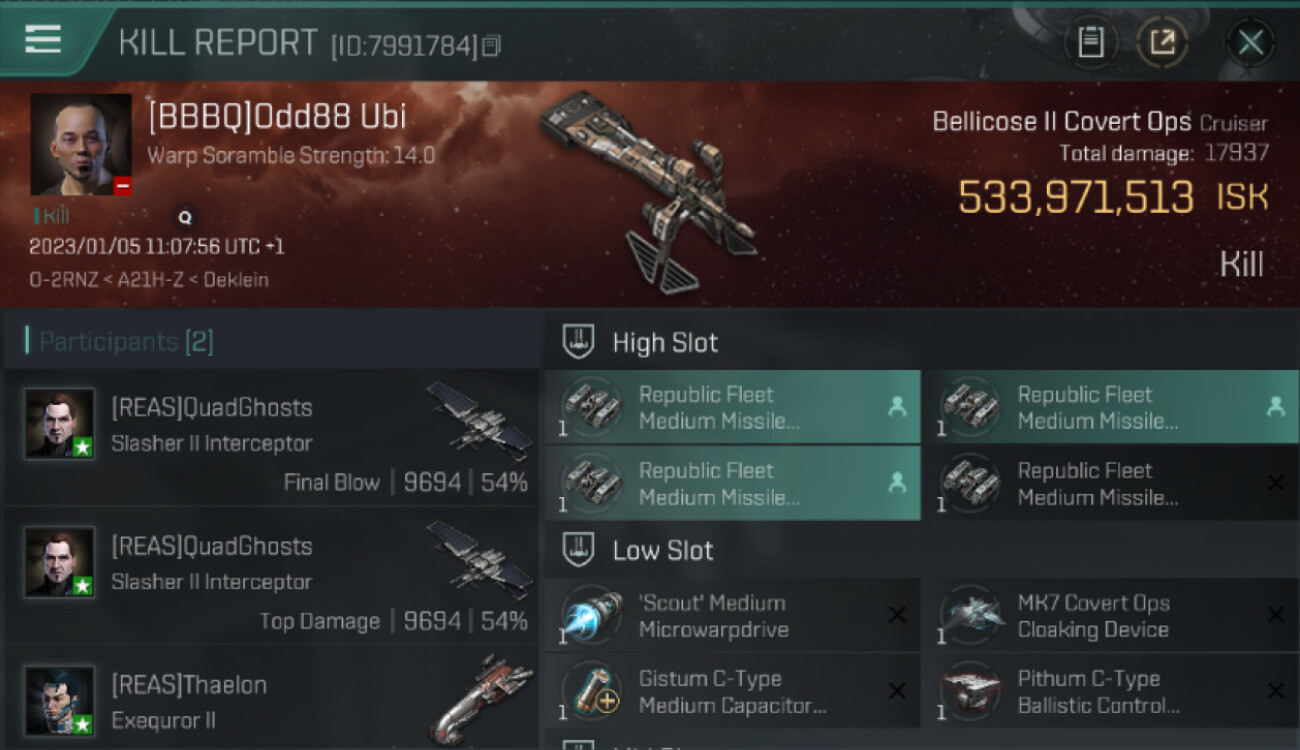Share the kill report externally

point(1162,42)
